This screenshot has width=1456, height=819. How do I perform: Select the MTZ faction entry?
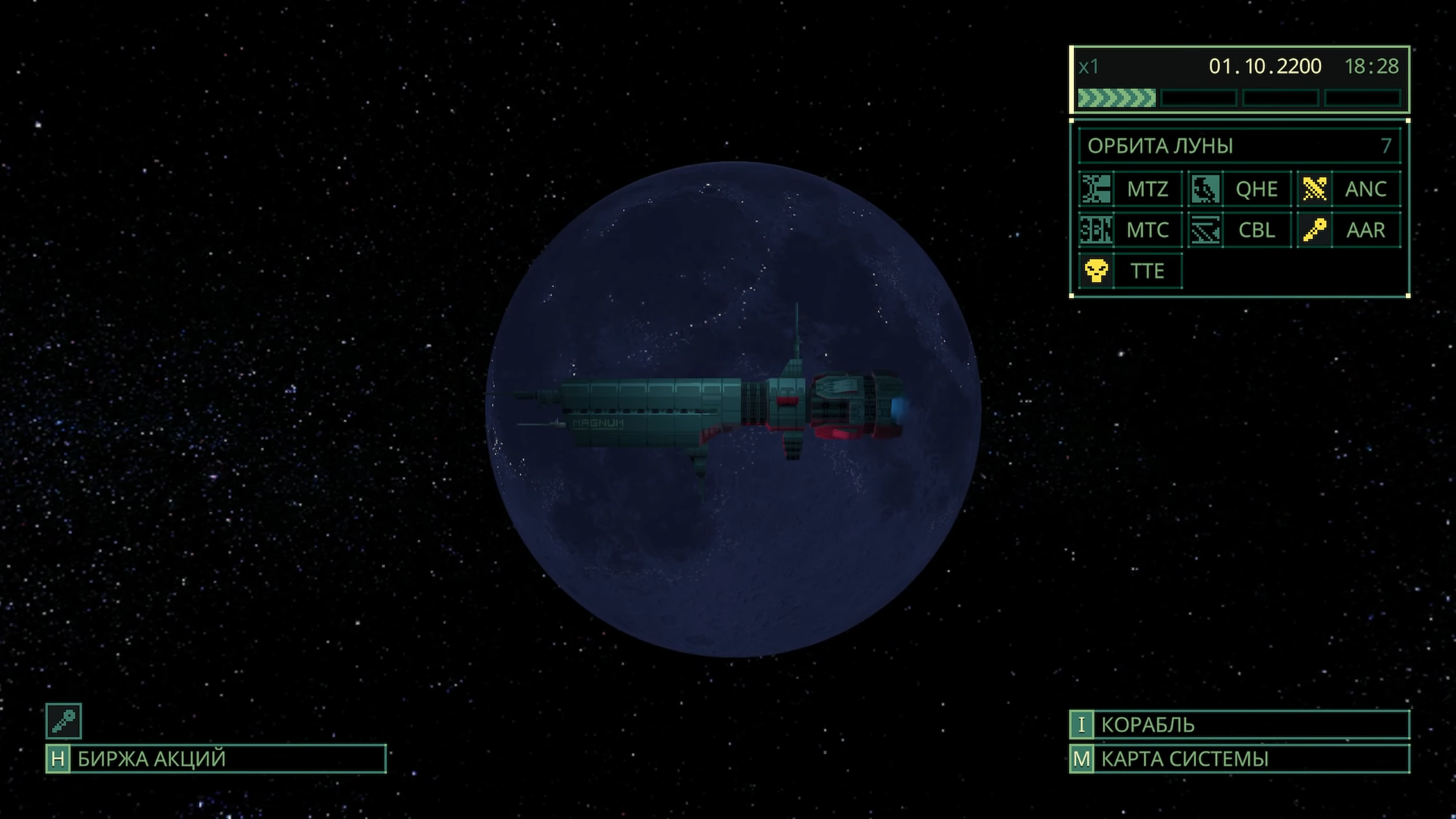click(x=1130, y=189)
